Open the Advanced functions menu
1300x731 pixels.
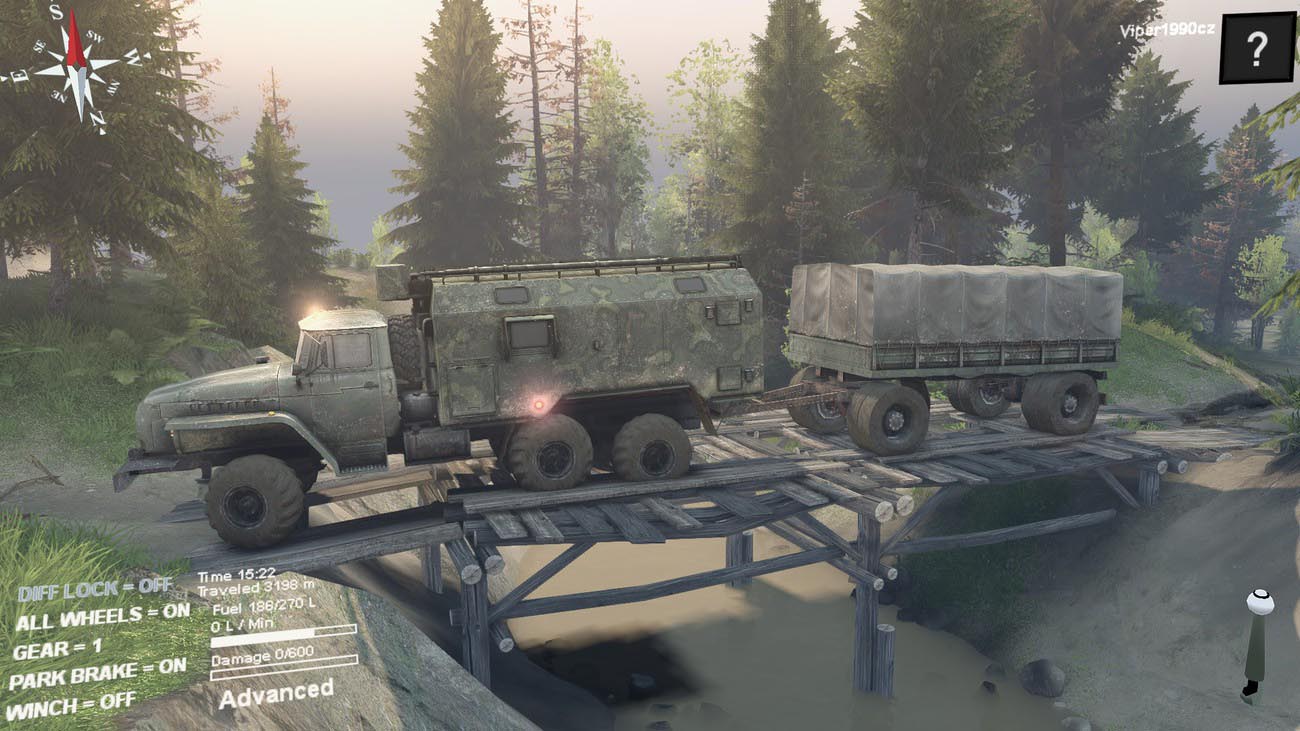(x=276, y=693)
